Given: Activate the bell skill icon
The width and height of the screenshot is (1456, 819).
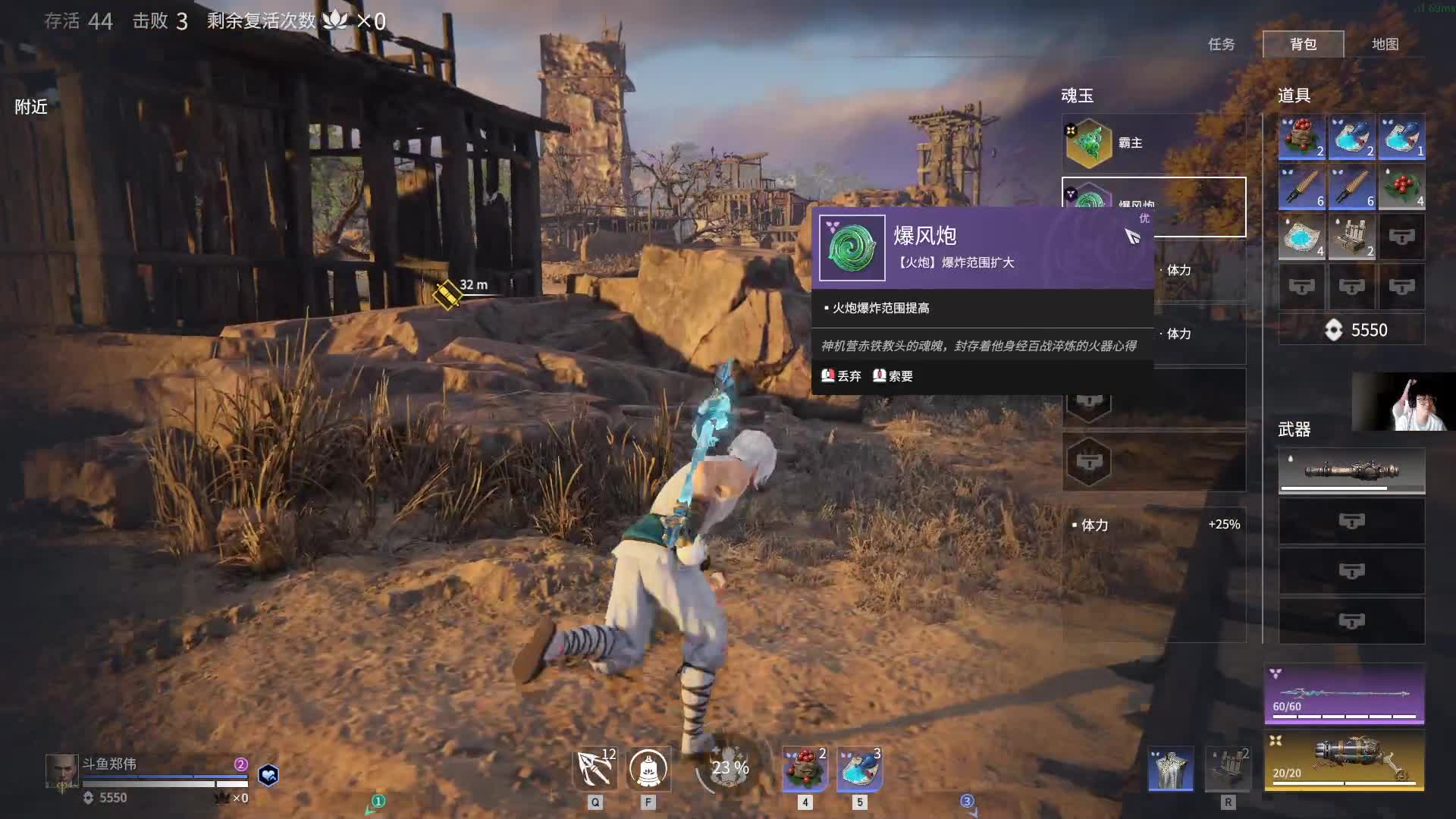Looking at the screenshot, I should coord(648,768).
